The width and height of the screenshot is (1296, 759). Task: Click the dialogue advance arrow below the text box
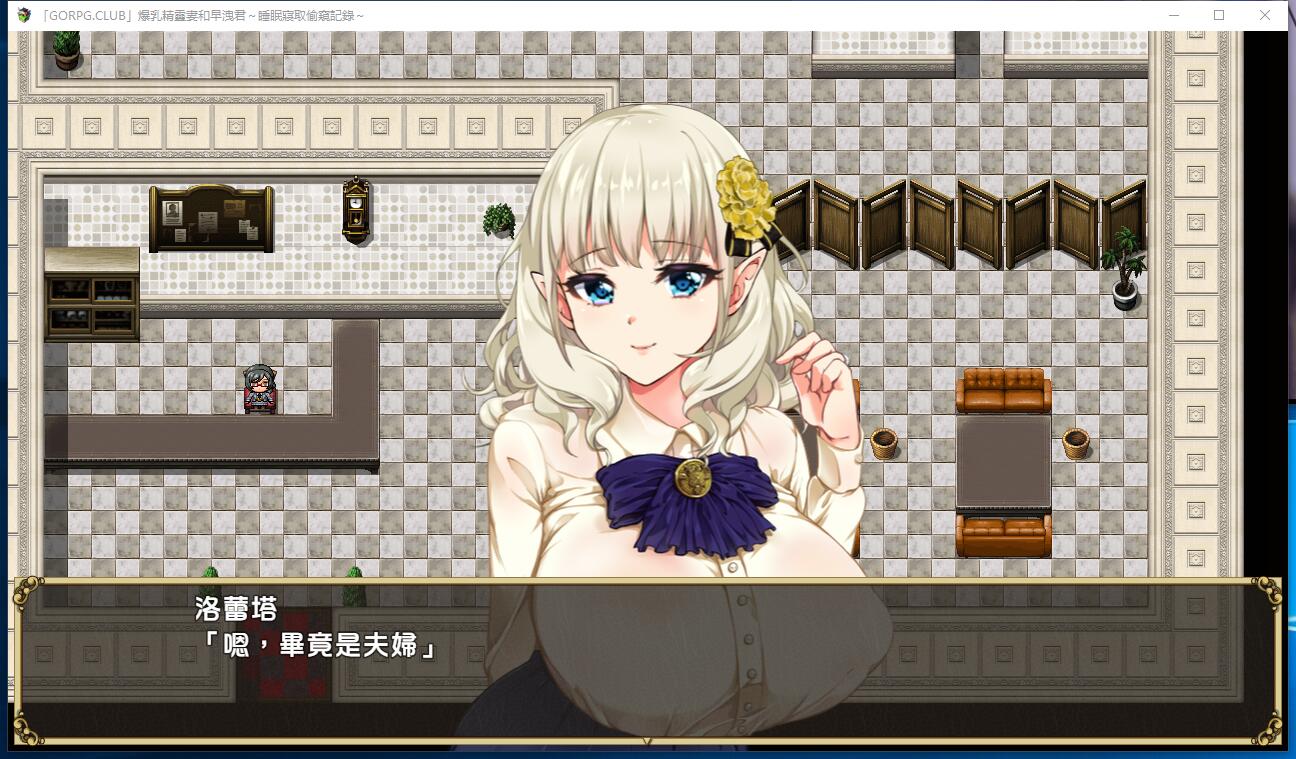tap(647, 741)
